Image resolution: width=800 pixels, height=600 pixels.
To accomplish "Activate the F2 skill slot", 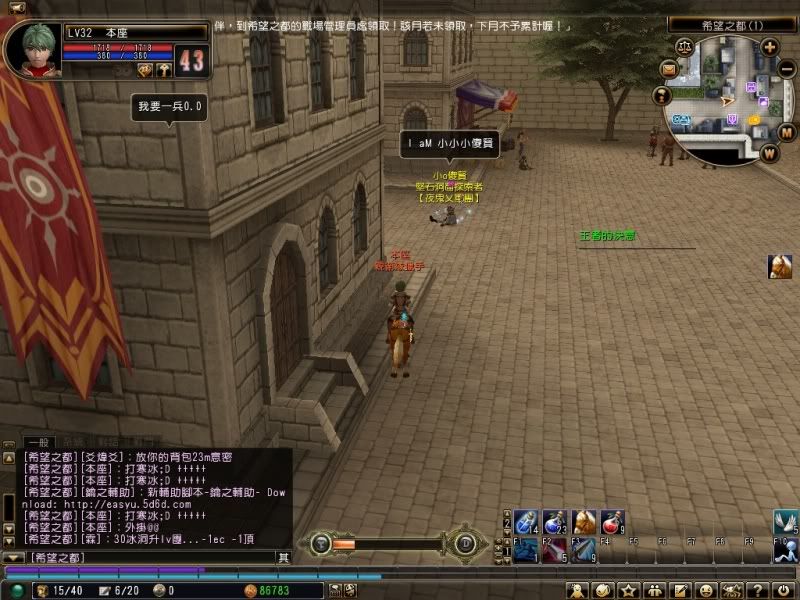I will pos(555,550).
